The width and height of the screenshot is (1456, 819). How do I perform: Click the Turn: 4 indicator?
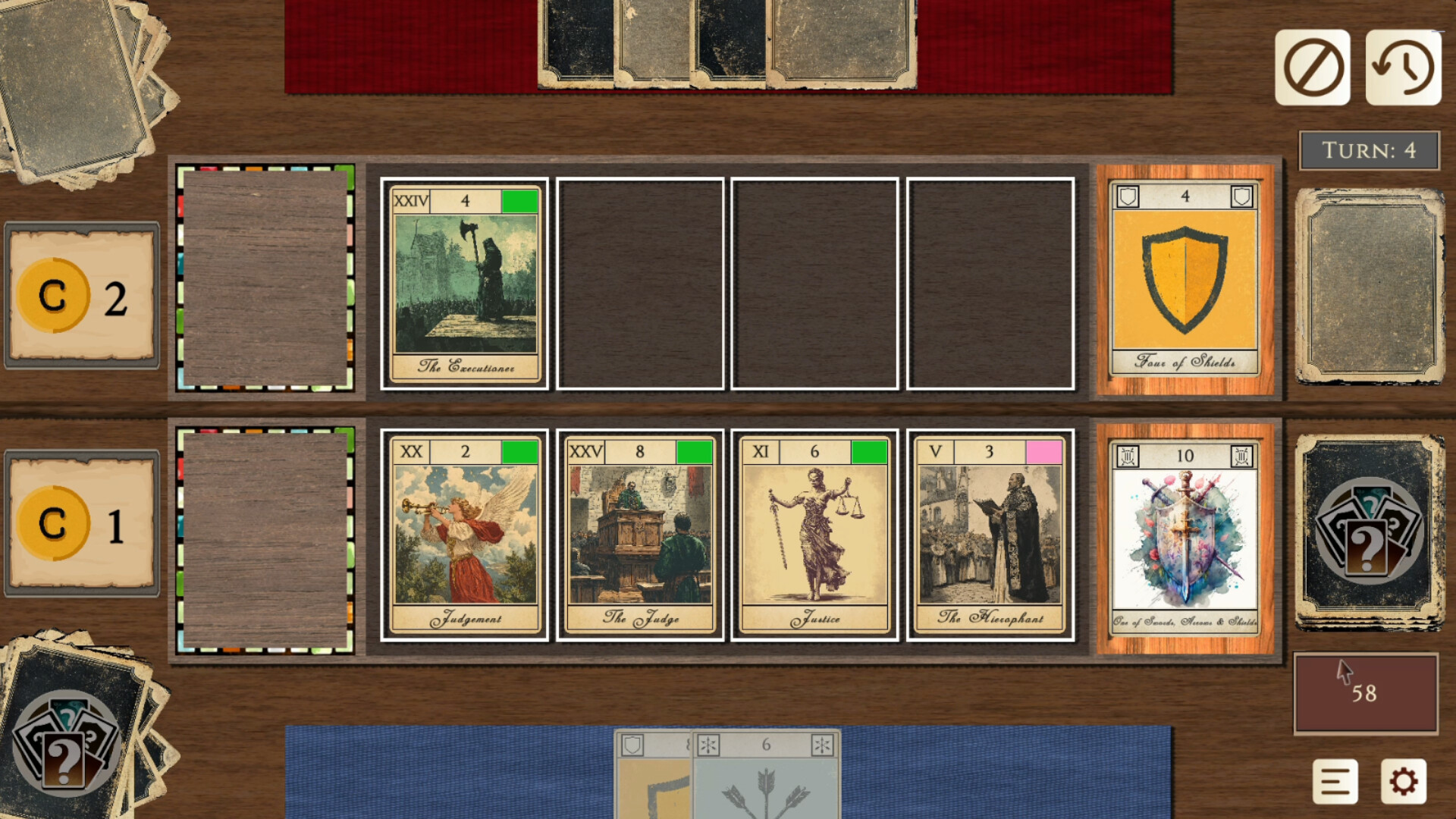coord(1369,149)
